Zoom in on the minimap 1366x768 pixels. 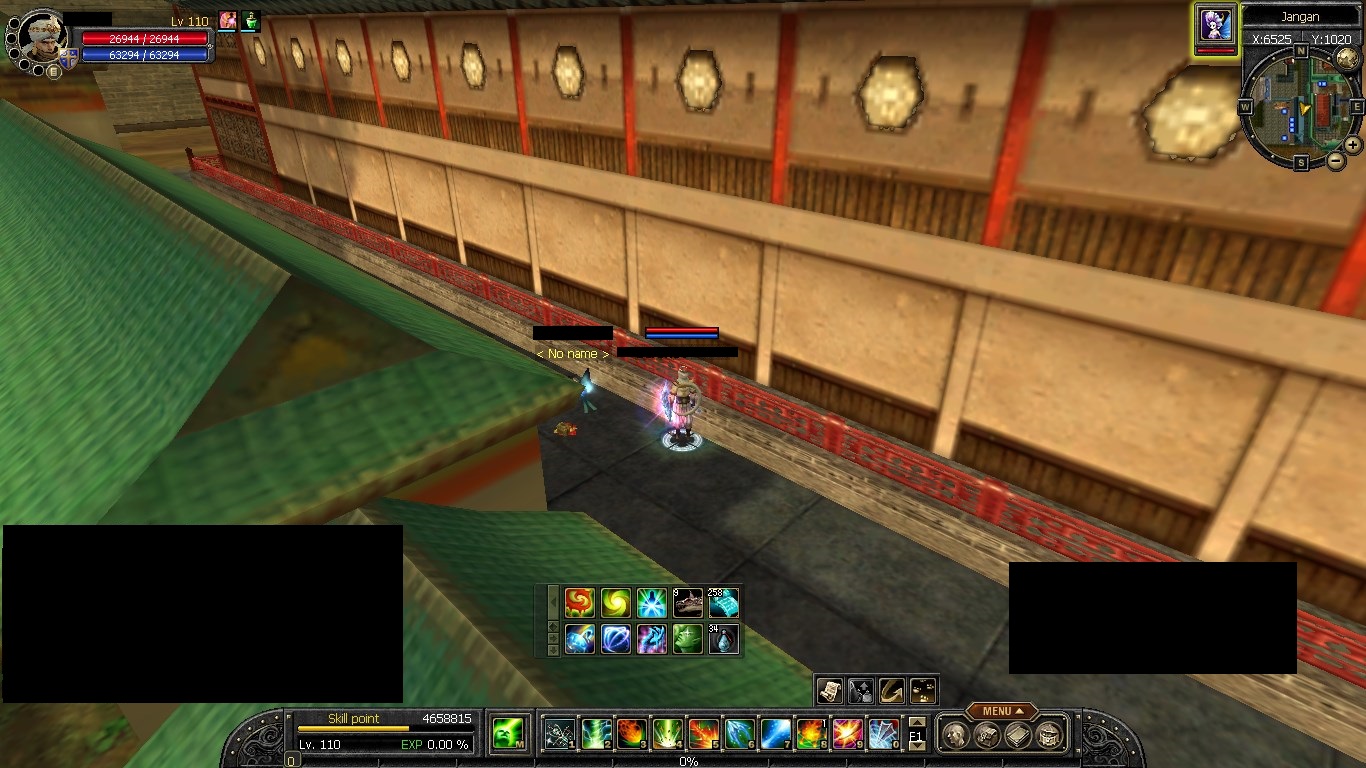click(1353, 144)
